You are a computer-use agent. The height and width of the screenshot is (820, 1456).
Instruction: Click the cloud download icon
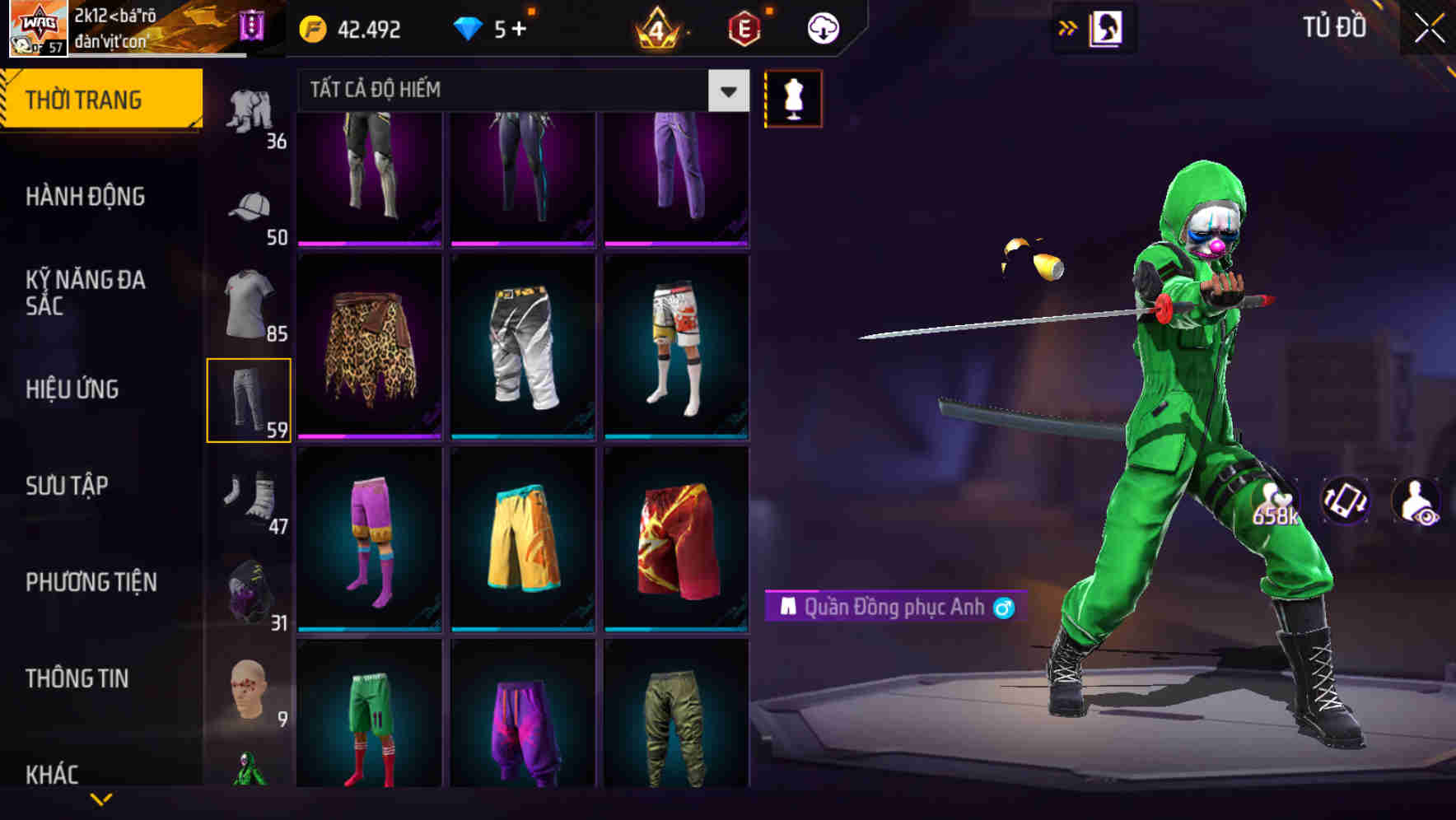click(x=824, y=28)
